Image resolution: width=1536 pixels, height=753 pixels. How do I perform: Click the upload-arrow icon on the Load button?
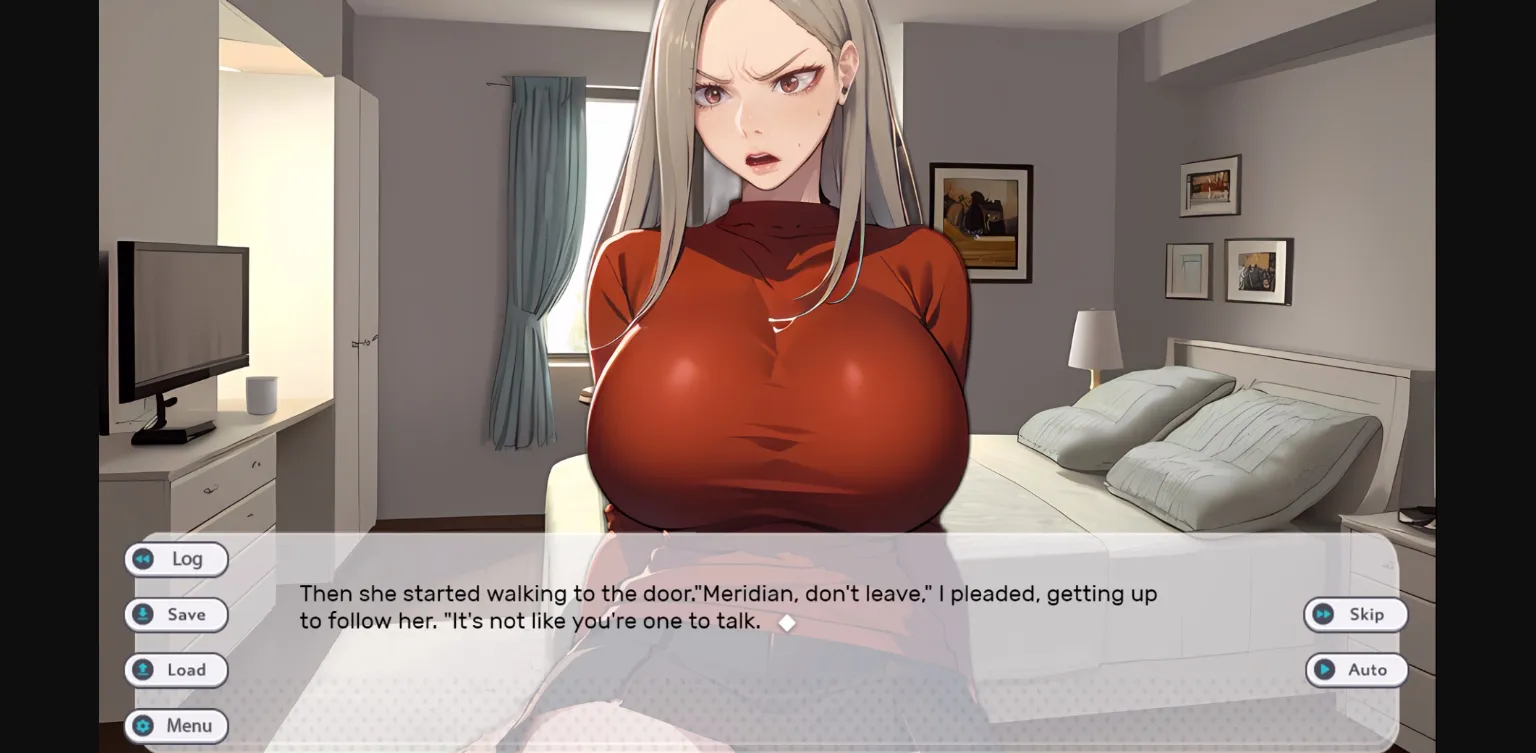[145, 670]
